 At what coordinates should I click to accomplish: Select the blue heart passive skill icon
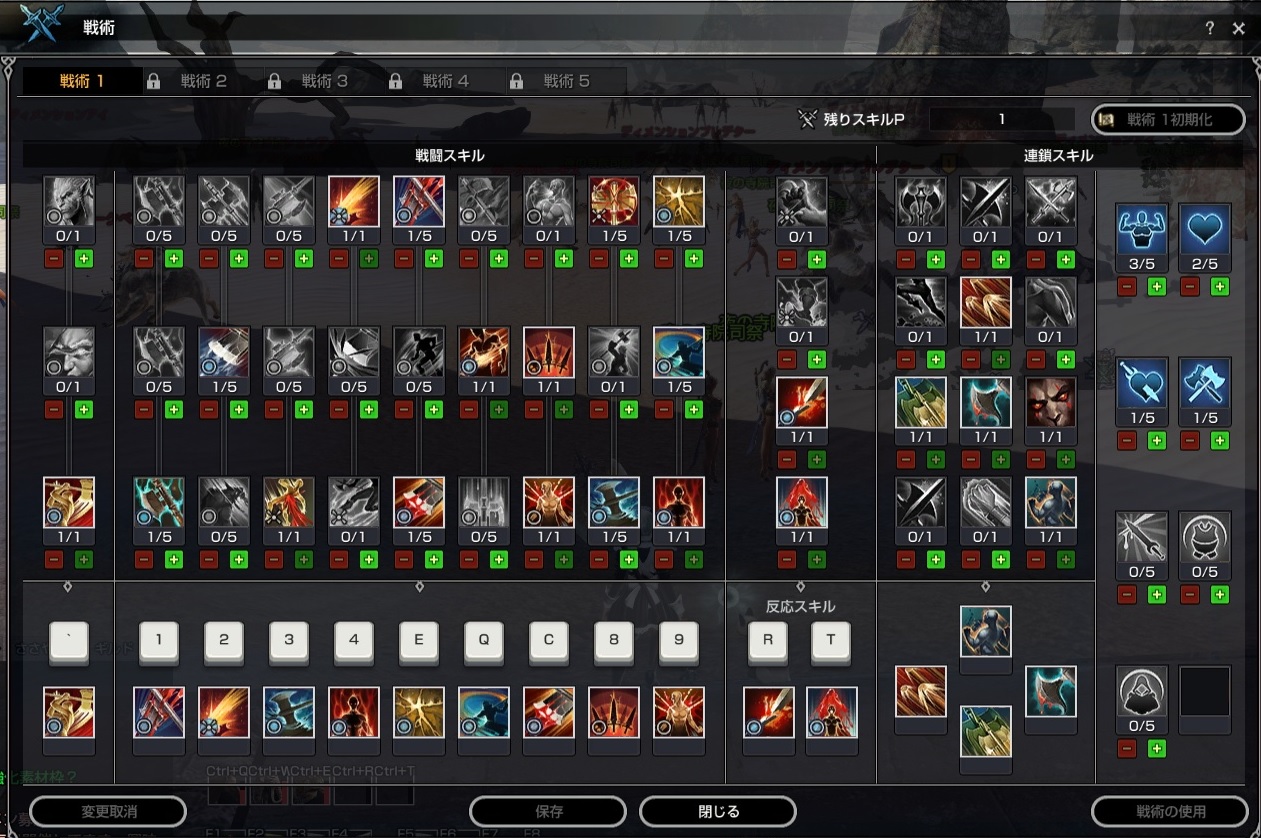pos(1204,228)
